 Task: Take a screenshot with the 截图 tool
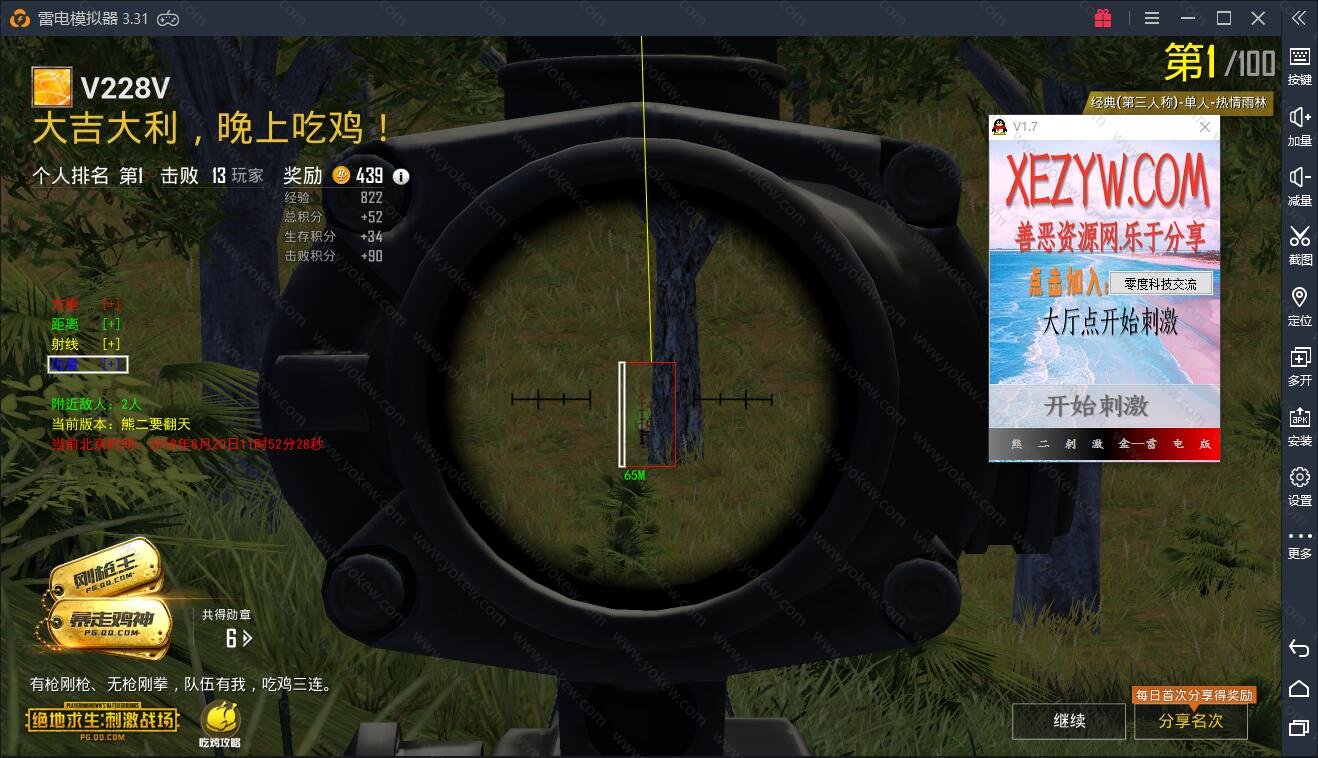coord(1299,245)
